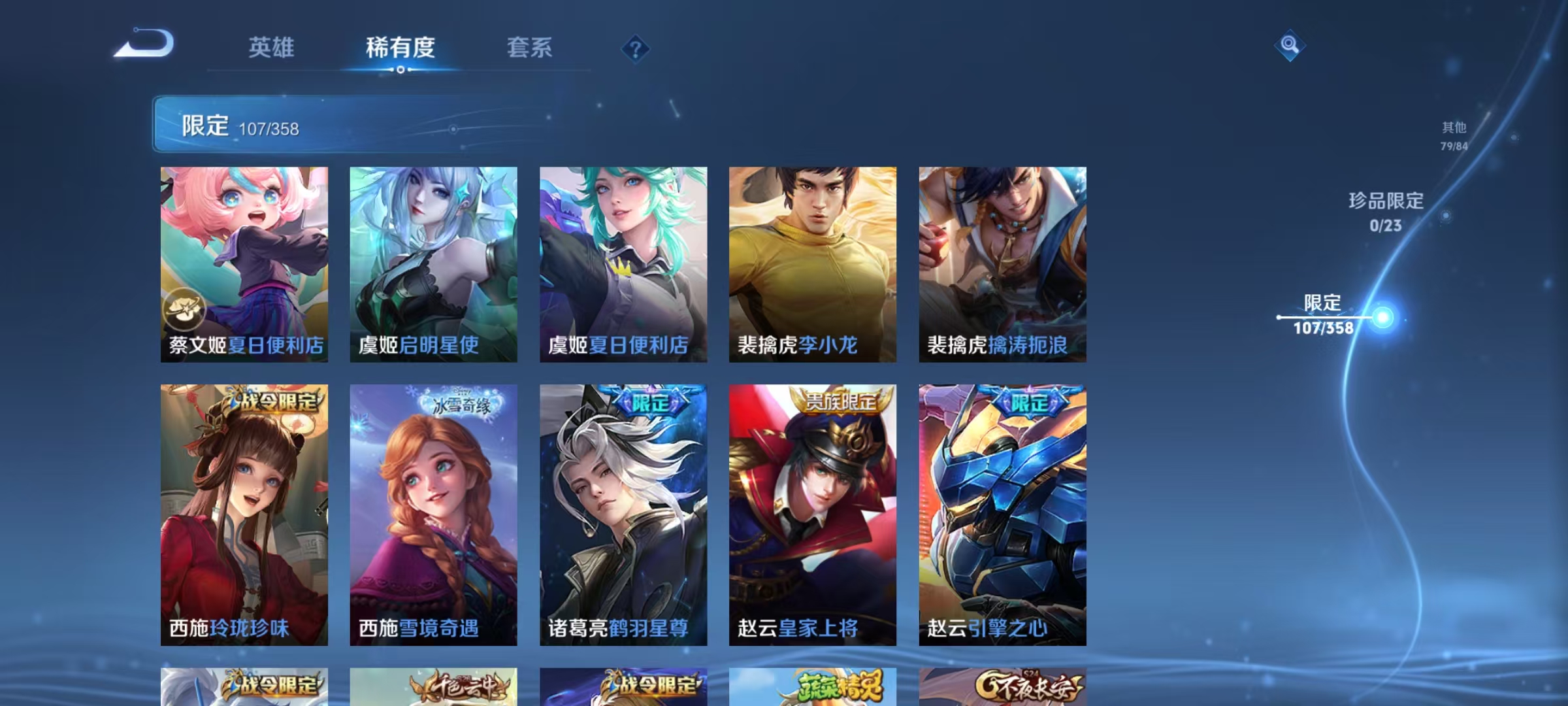The width and height of the screenshot is (1568, 706).
Task: Click the indicator dot under 稀有度
Action: [400, 69]
